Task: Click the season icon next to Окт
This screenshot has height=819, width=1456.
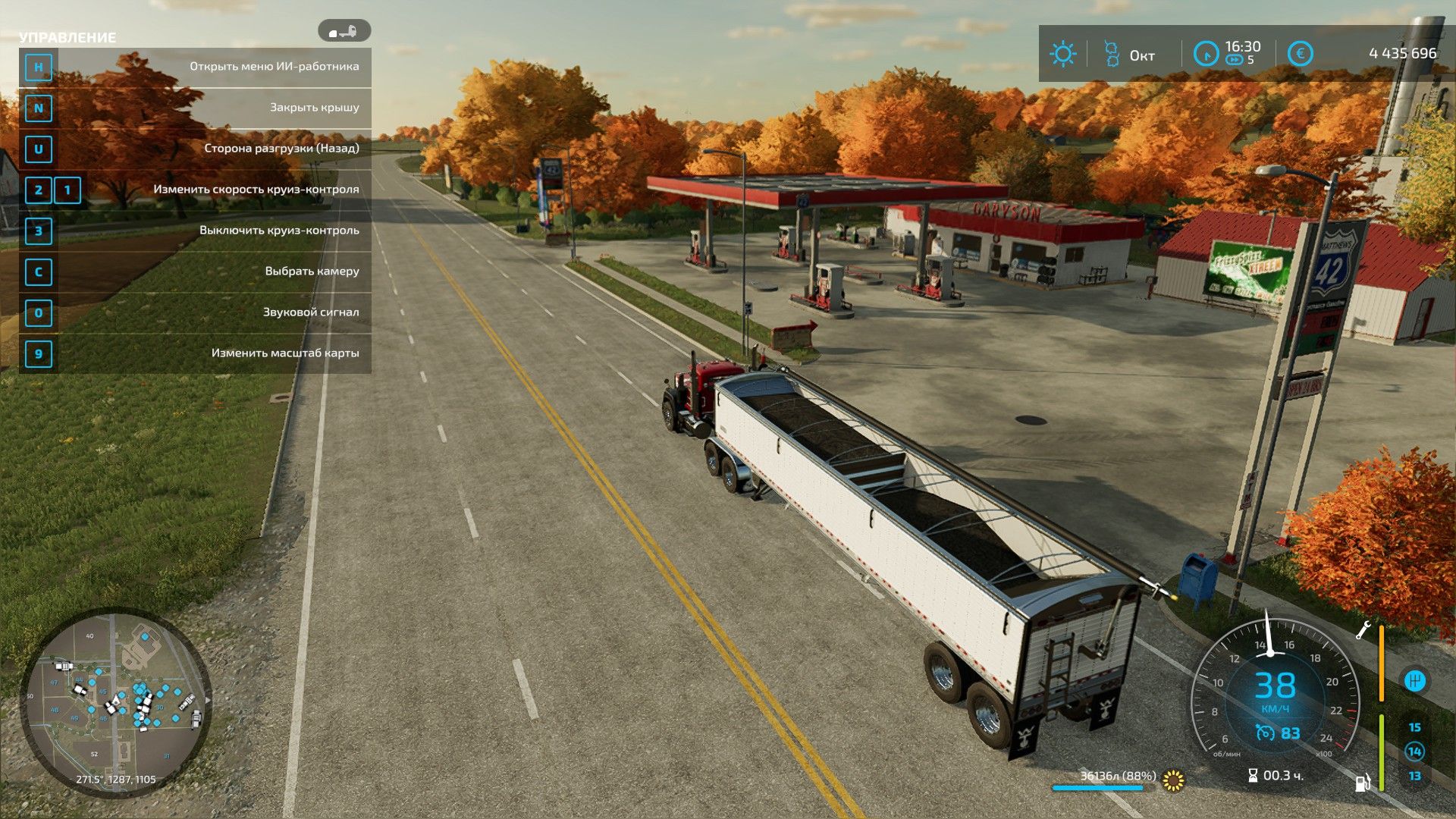Action: click(1111, 54)
